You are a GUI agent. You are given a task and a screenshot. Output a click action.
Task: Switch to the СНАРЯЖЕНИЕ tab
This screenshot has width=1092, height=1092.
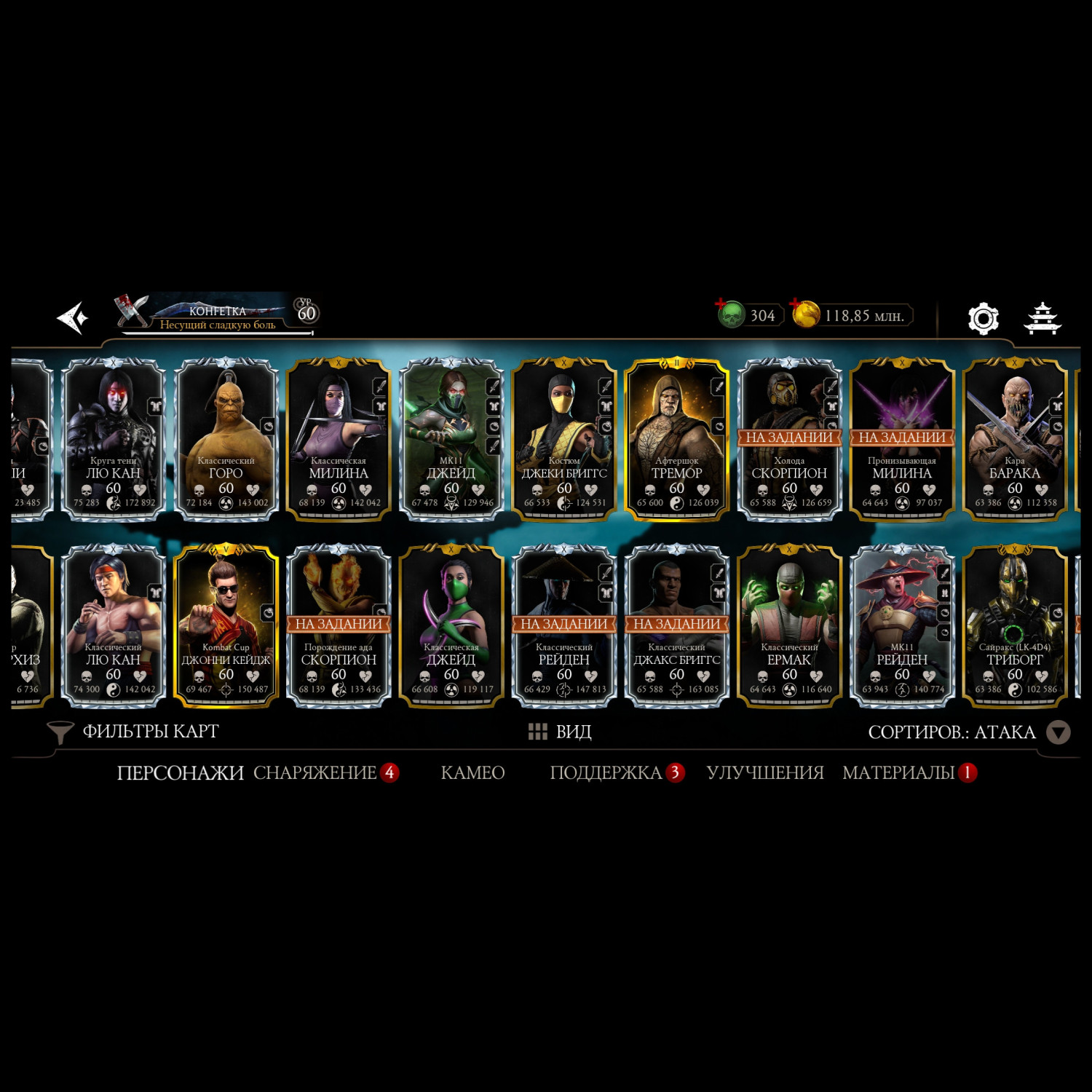tap(314, 772)
